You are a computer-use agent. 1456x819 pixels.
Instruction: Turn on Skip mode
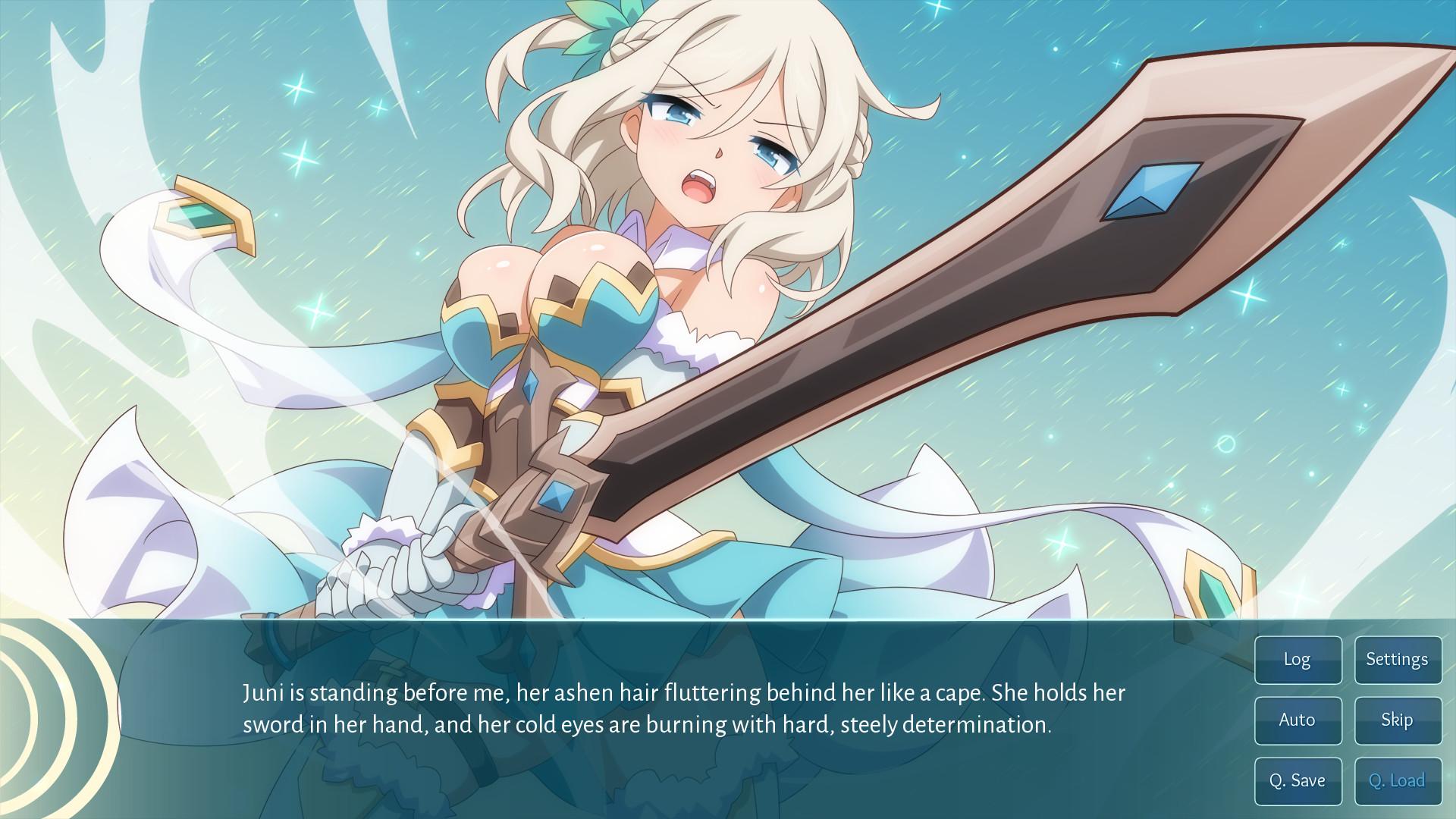tap(1398, 720)
